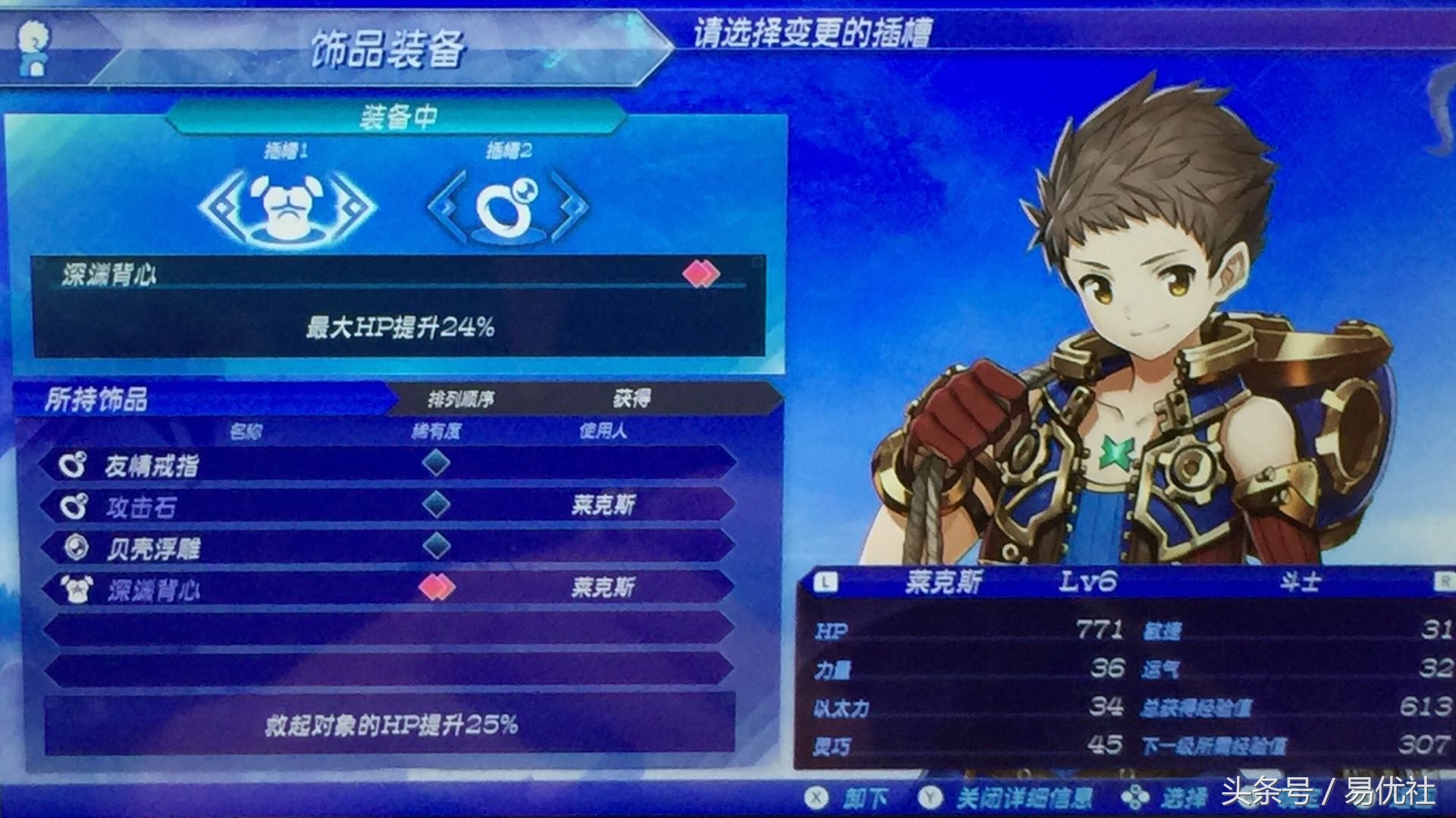This screenshot has width=1456, height=818.
Task: Pick the 贝壳浮雕 accessory row
Action: click(387, 547)
